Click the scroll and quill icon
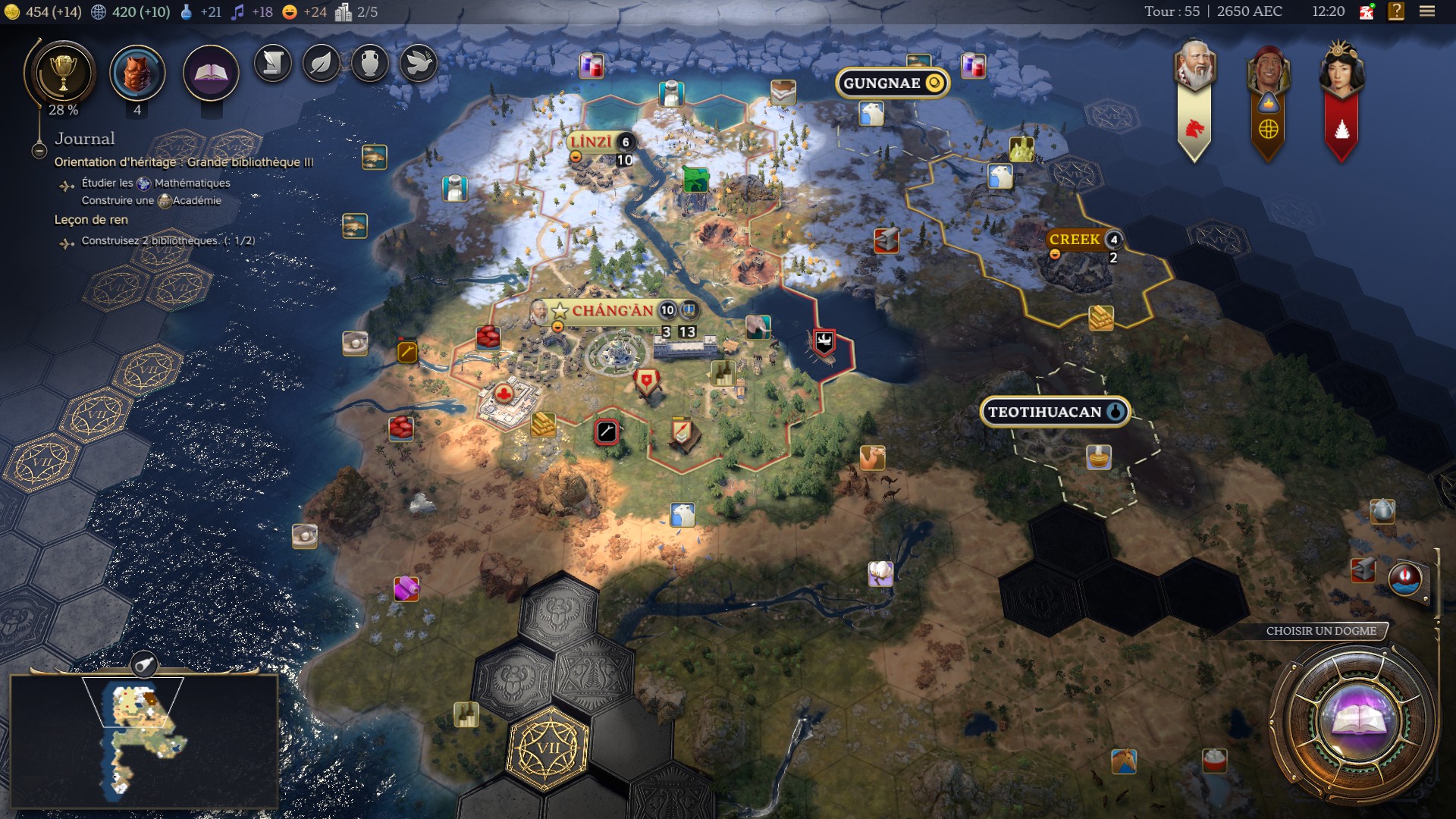 coord(273,64)
